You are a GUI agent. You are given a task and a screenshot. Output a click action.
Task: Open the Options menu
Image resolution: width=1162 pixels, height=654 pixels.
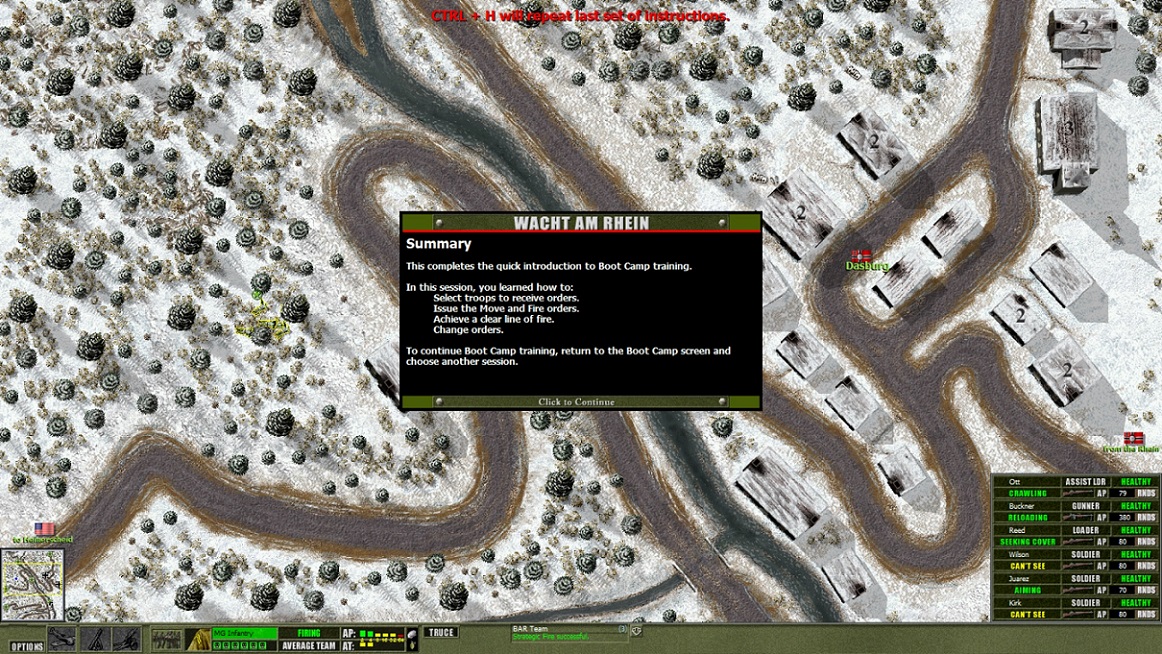click(x=27, y=646)
